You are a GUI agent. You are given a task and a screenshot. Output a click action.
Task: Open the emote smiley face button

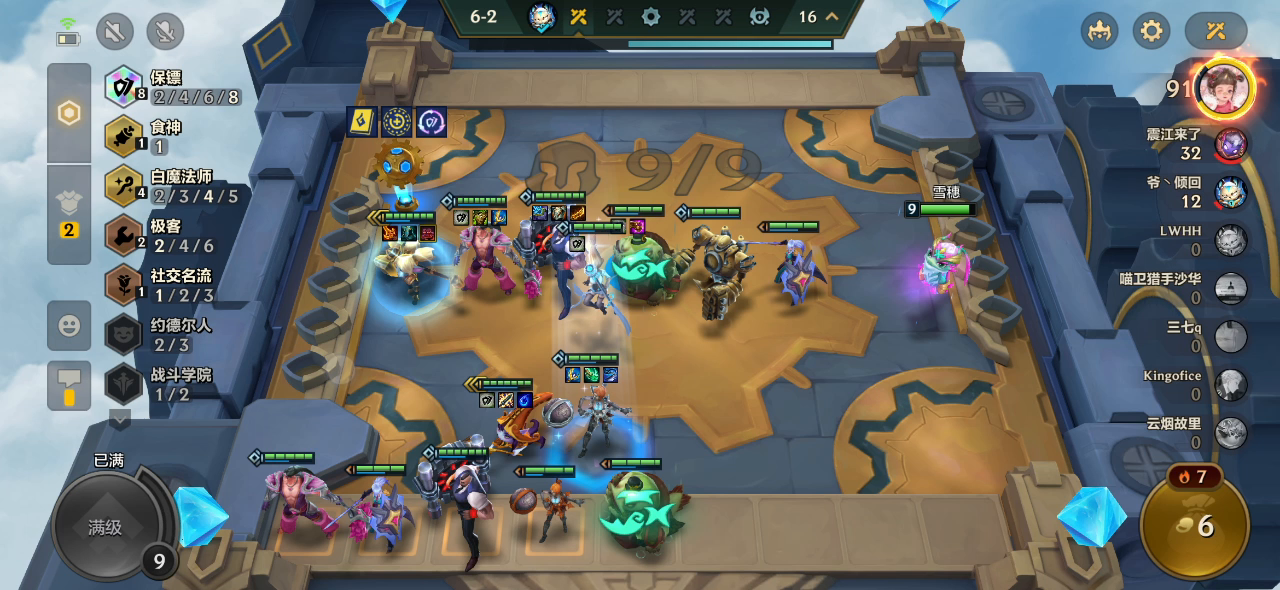(69, 325)
